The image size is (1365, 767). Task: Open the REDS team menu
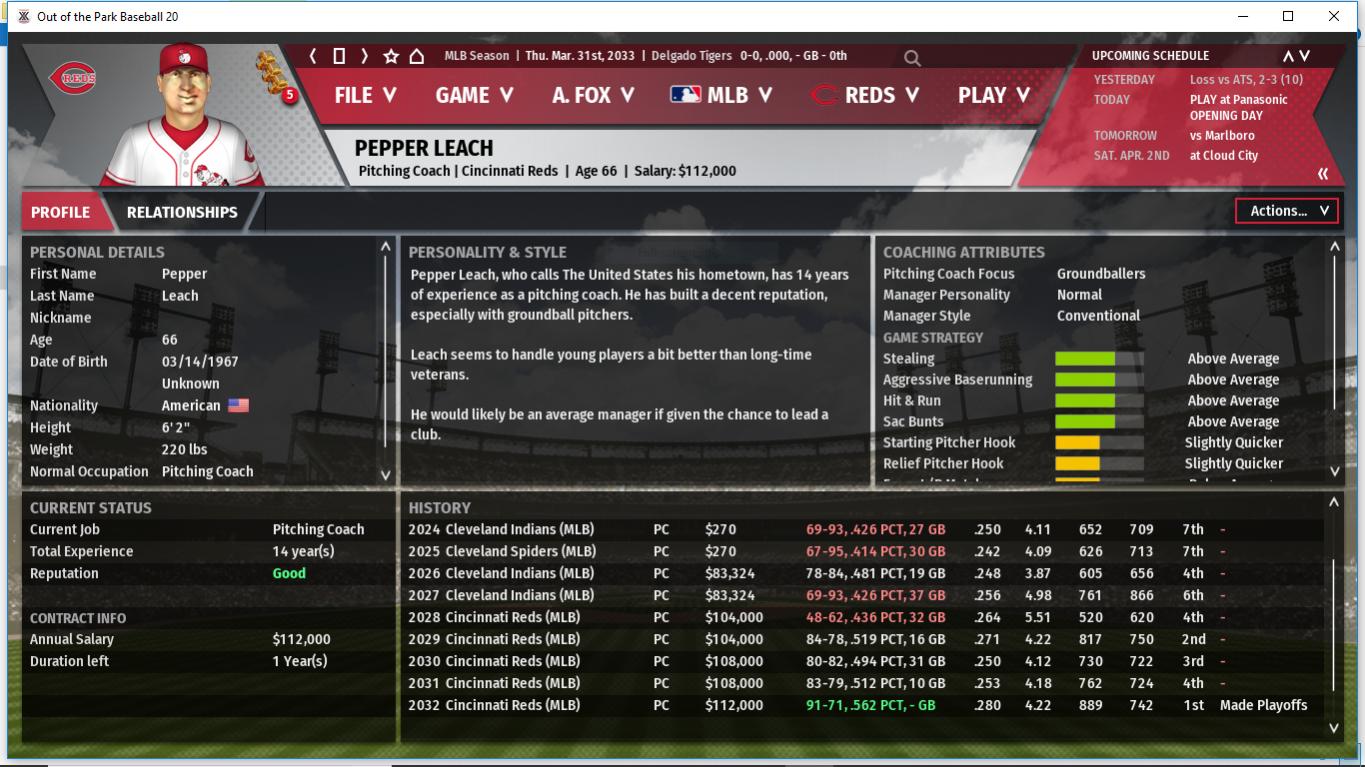[866, 95]
